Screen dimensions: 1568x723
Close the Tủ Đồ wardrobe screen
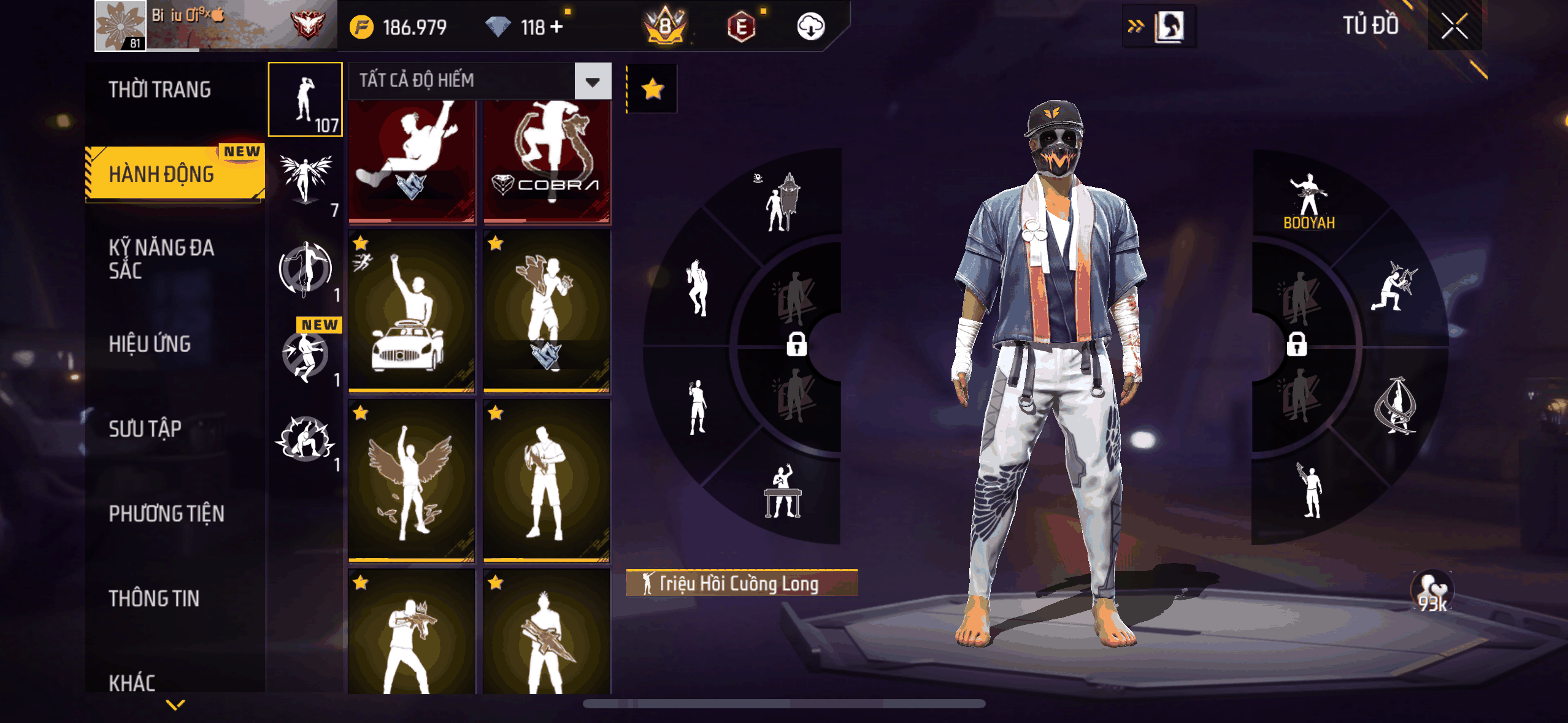(1454, 26)
